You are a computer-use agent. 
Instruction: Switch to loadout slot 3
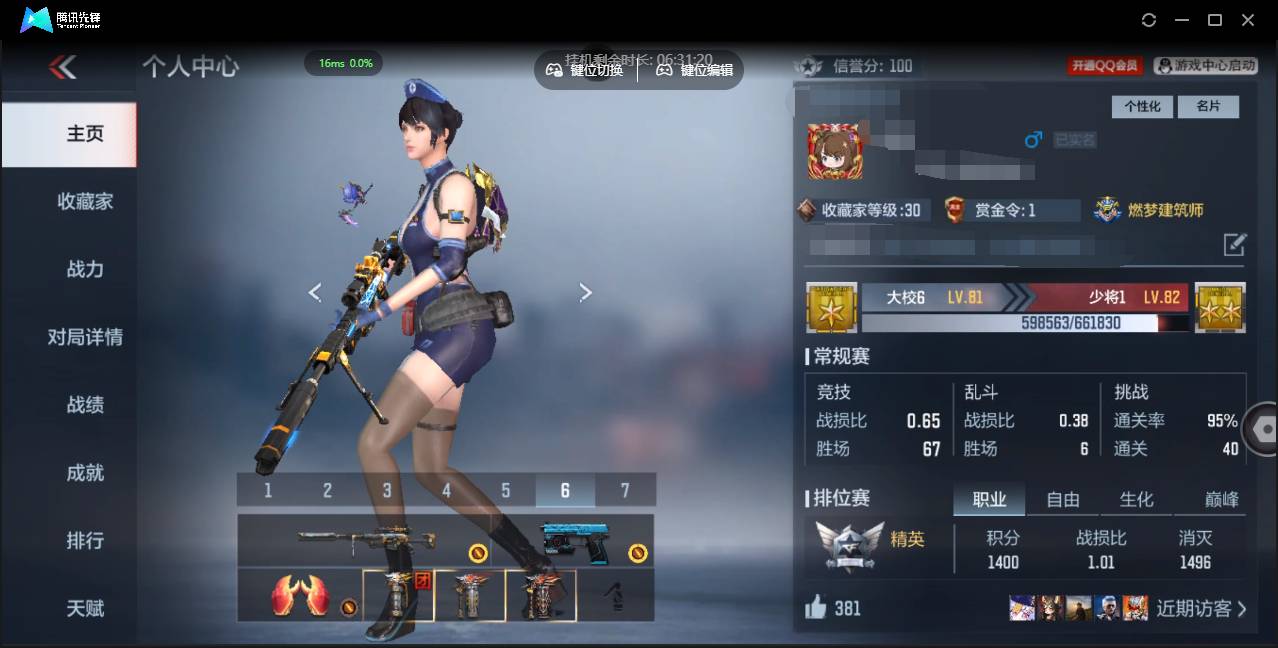pos(387,490)
